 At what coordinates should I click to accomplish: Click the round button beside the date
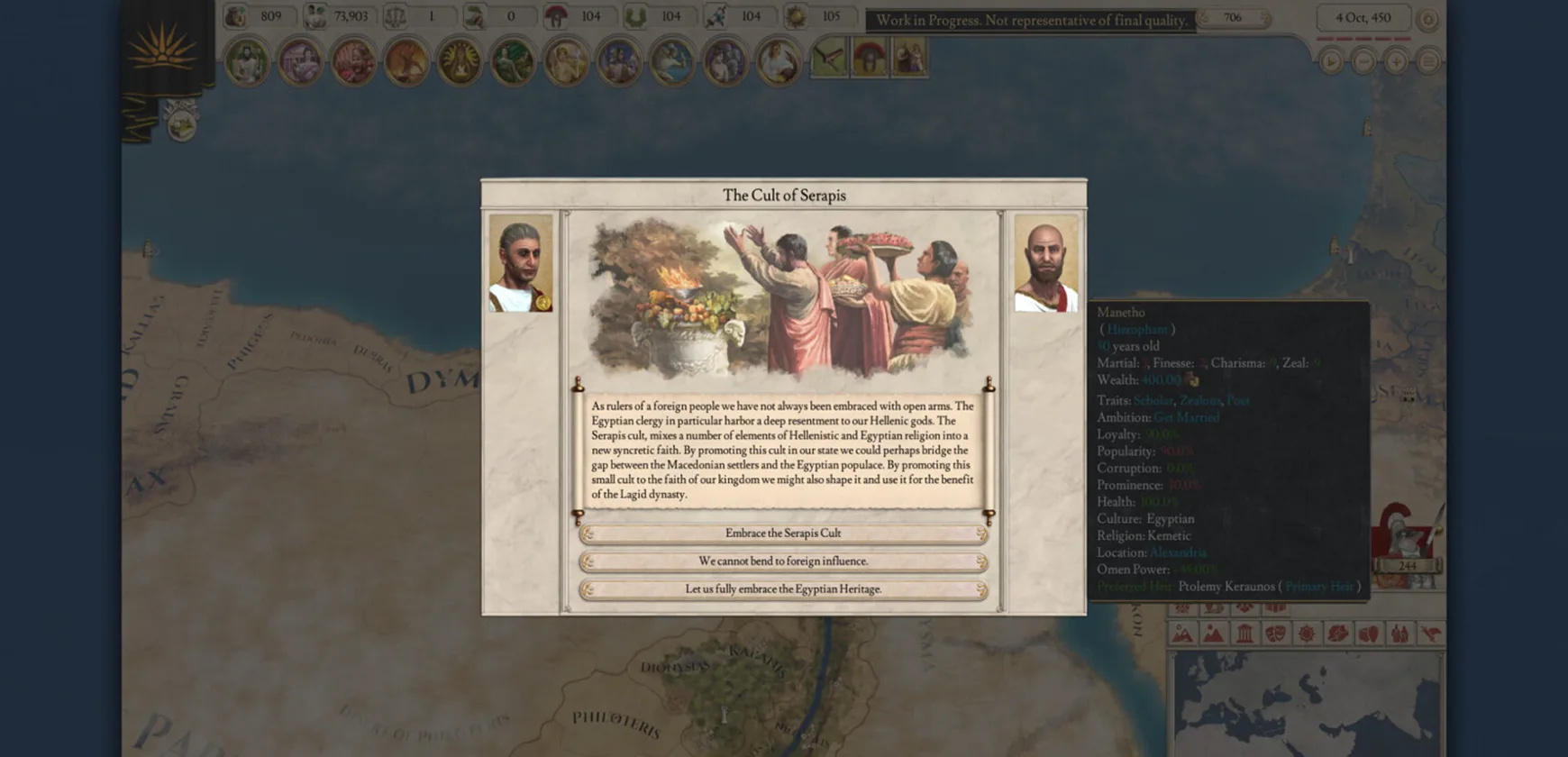click(1427, 19)
